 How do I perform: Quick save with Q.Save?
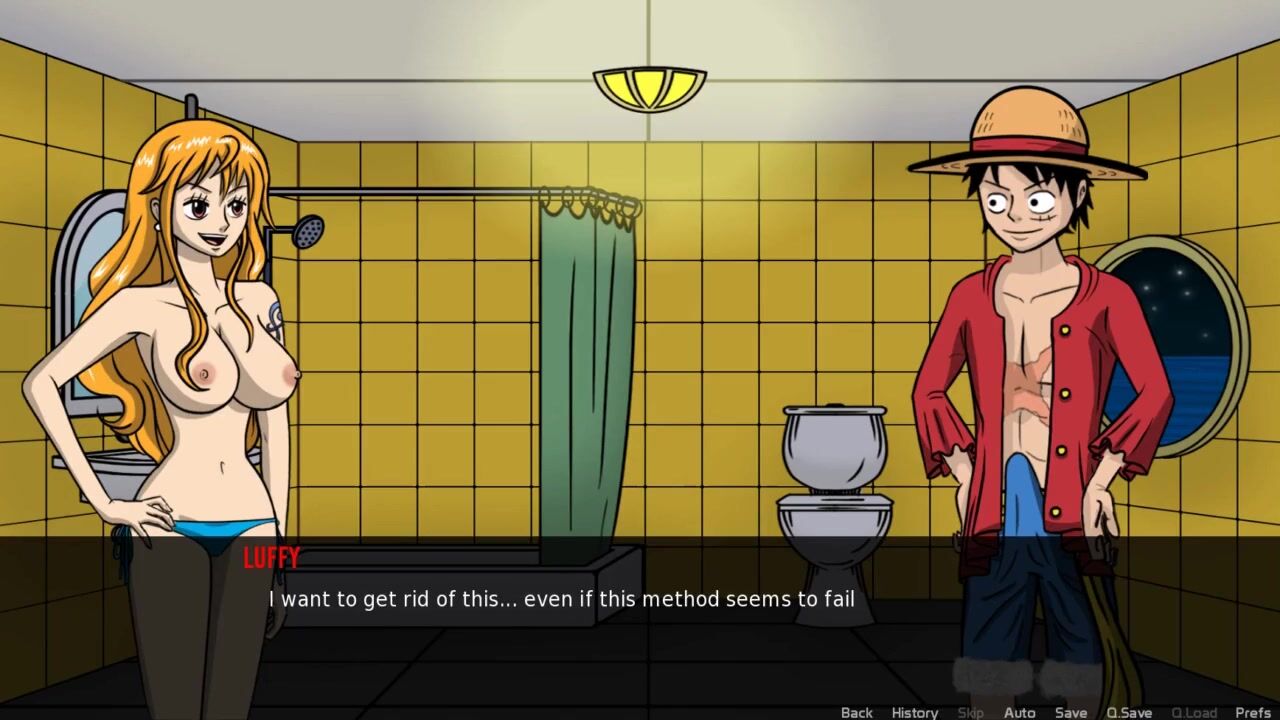pos(1129,712)
